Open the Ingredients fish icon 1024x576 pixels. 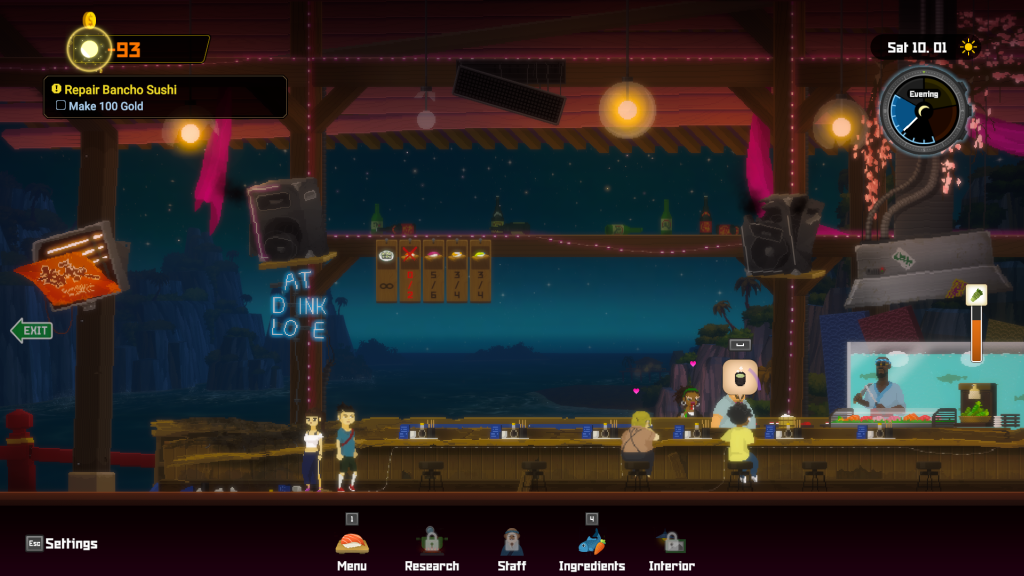(x=592, y=543)
